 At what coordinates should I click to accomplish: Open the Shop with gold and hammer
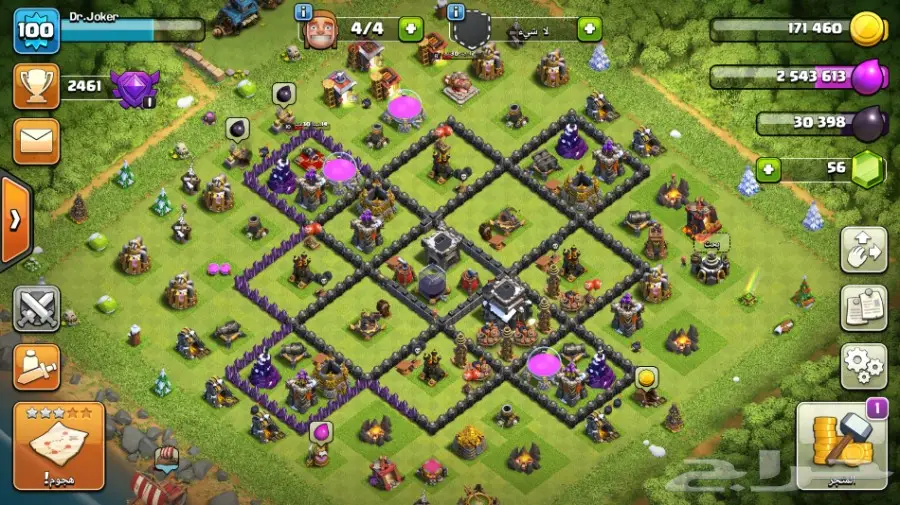tap(843, 448)
